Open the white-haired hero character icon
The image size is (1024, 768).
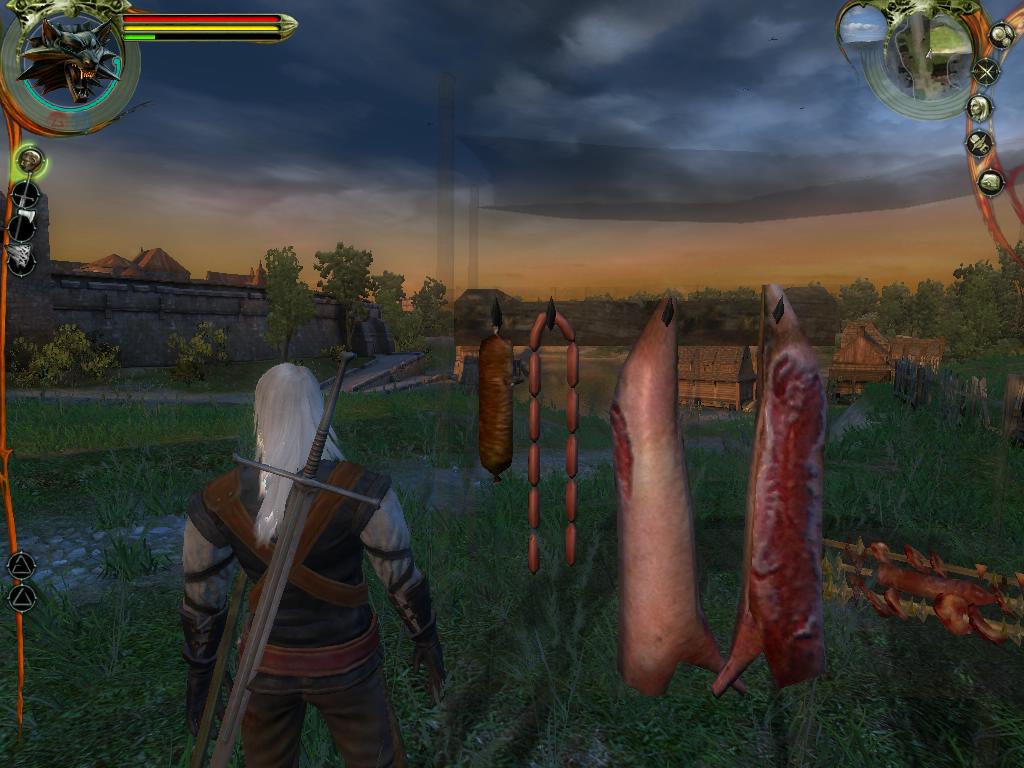(x=980, y=107)
